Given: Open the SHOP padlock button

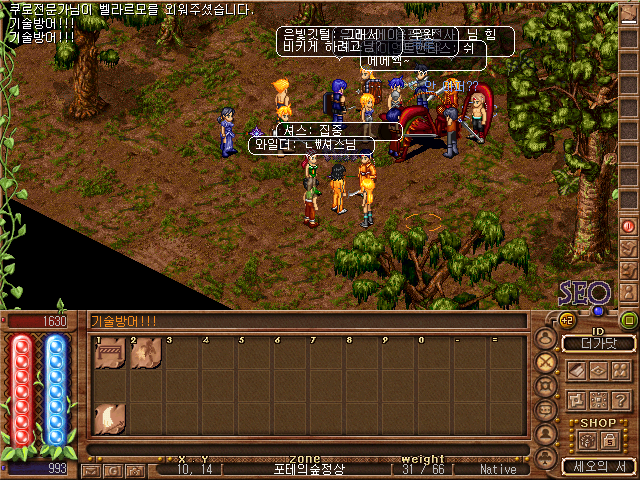Looking at the screenshot, I should (608, 439).
